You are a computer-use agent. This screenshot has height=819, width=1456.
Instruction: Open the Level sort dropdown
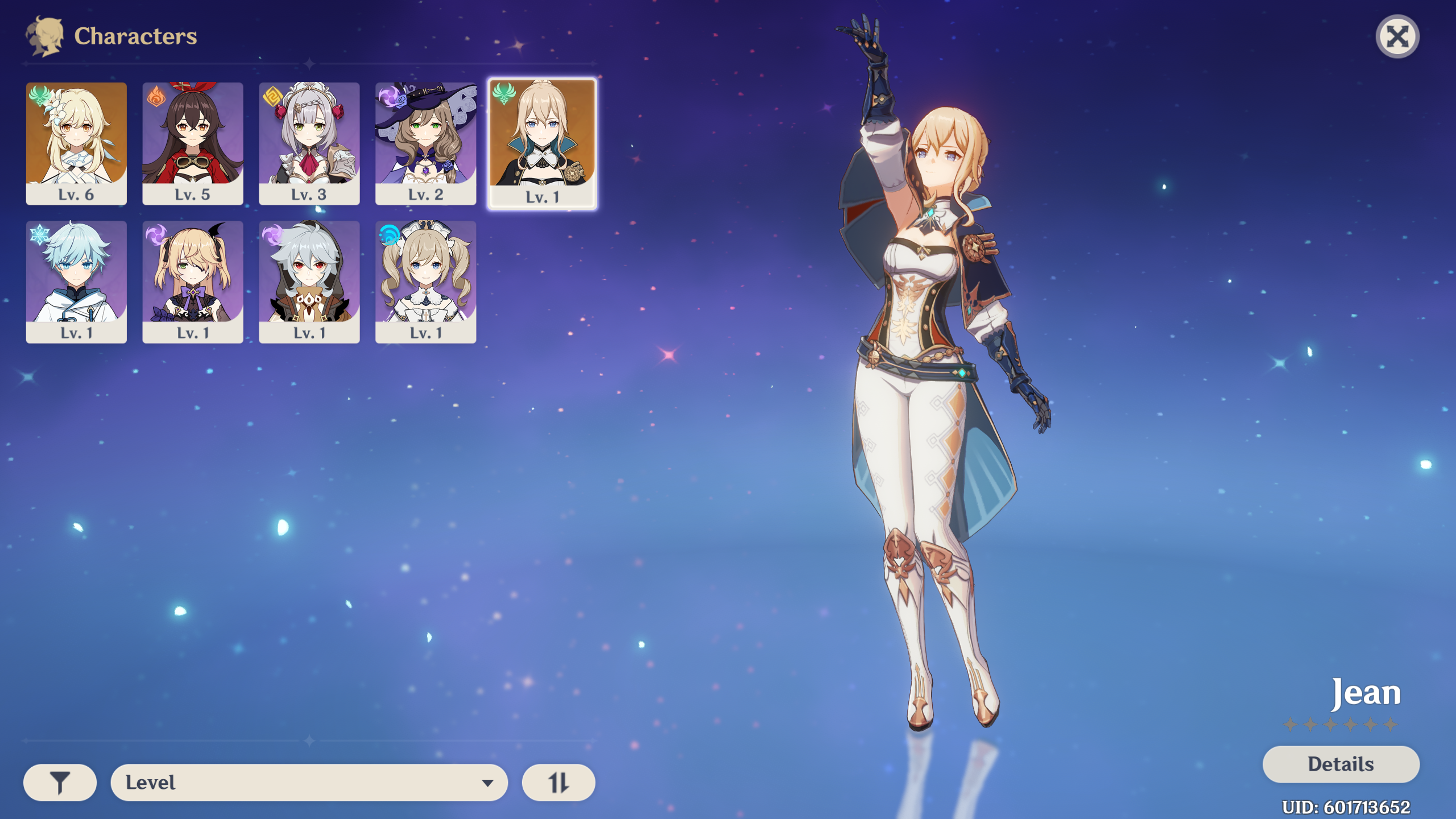pyautogui.click(x=309, y=783)
